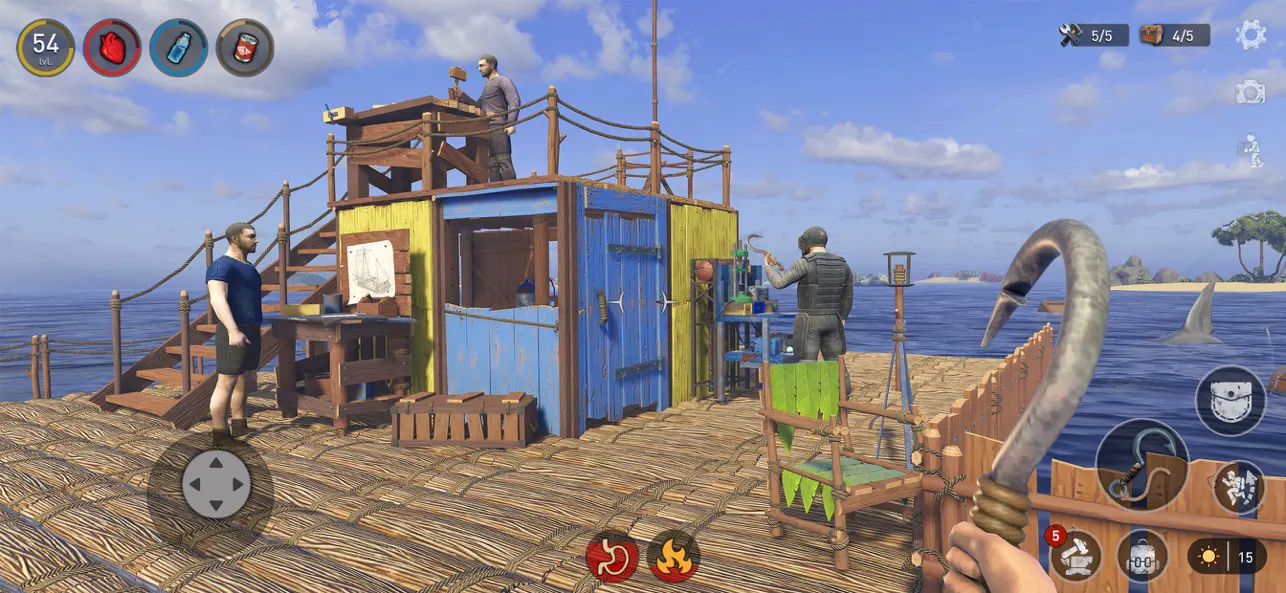
Task: Tap the camera screenshot icon
Action: (1250, 92)
